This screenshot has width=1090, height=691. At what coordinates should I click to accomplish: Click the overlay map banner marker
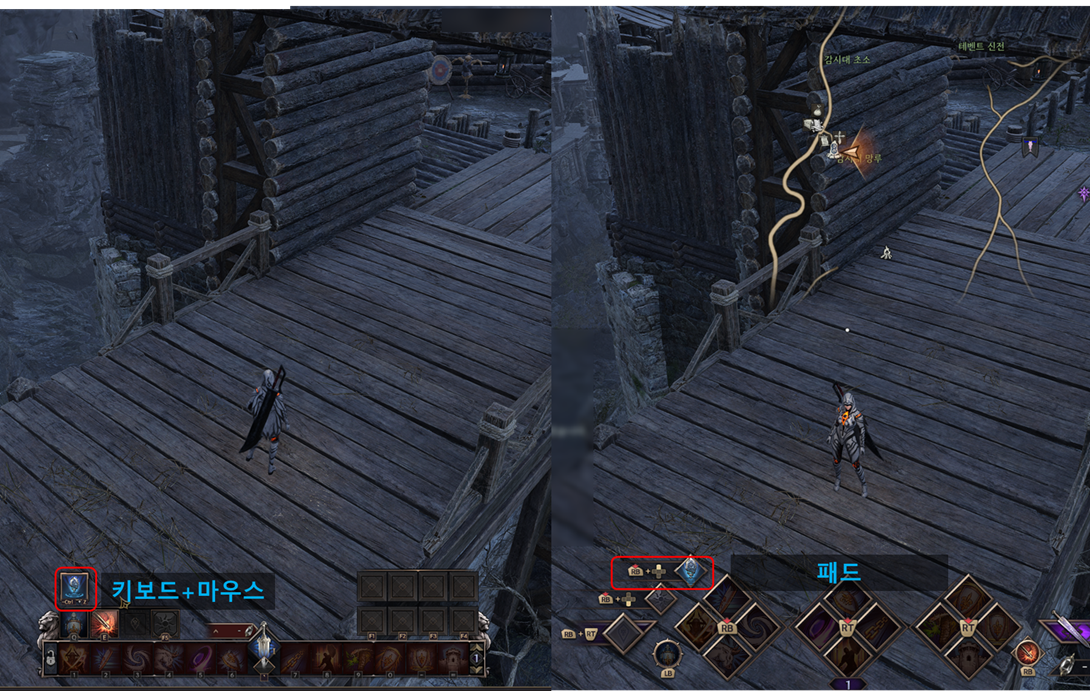(x=1027, y=148)
